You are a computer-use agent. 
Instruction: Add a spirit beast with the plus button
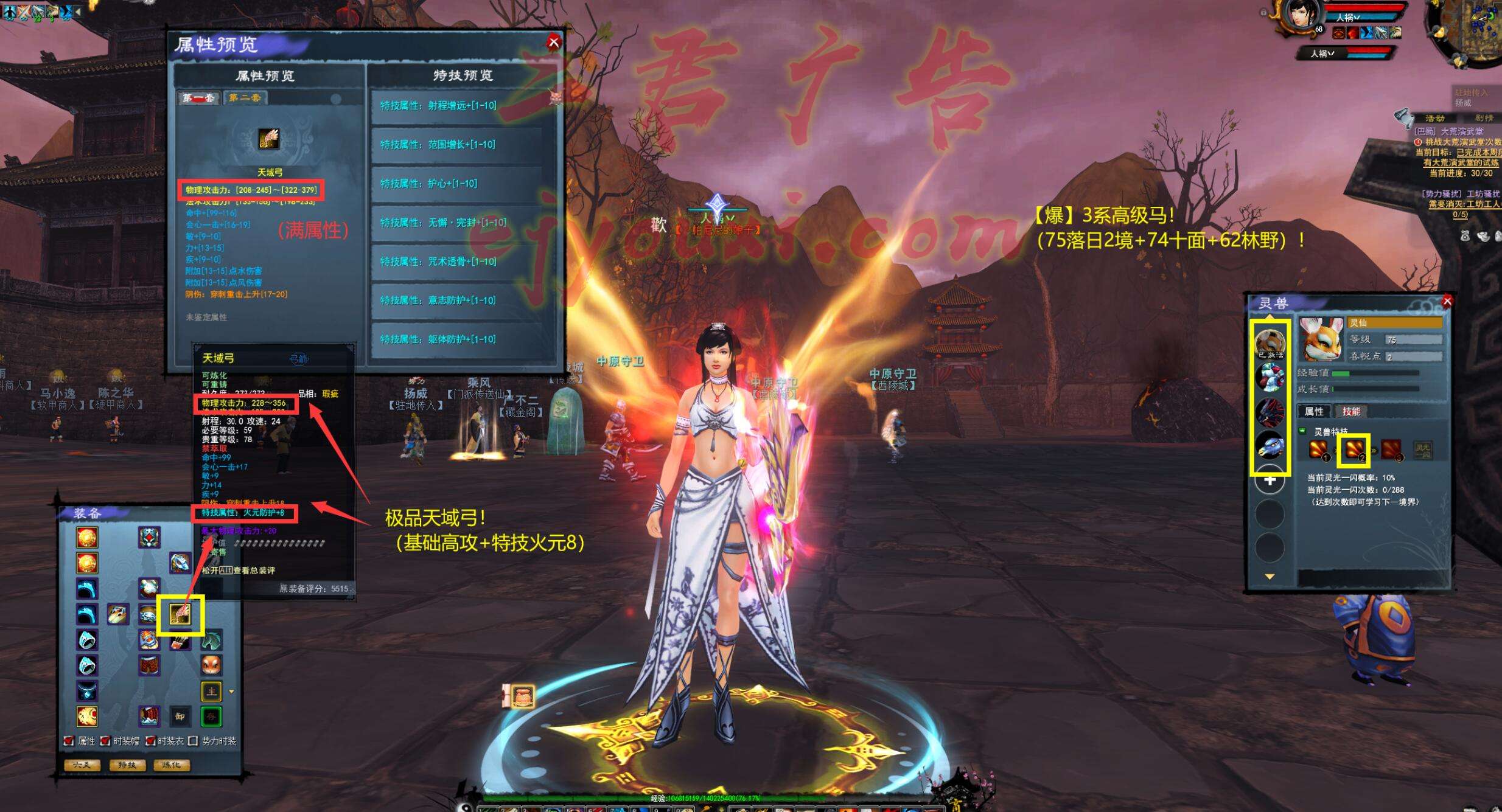coord(1270,481)
